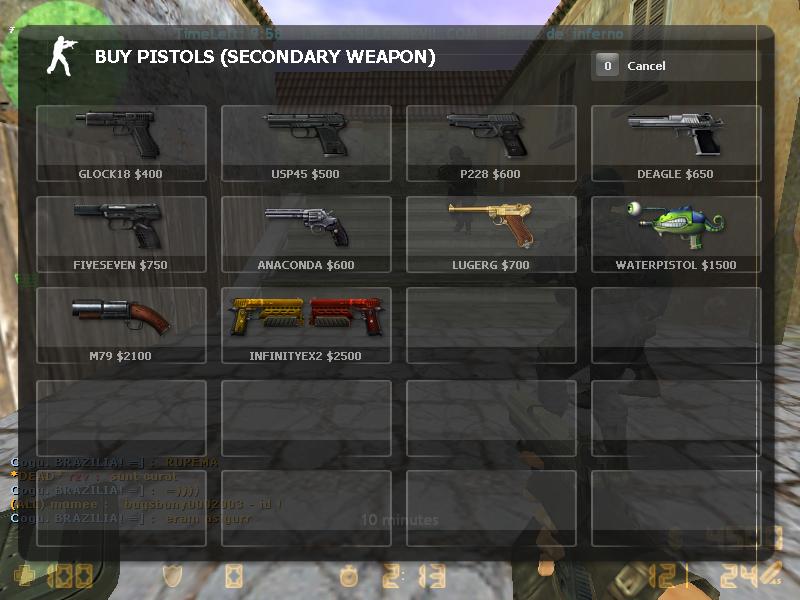The width and height of the screenshot is (800, 600).
Task: Purchase the INFINITYEX2 dual pistols
Action: [x=306, y=325]
